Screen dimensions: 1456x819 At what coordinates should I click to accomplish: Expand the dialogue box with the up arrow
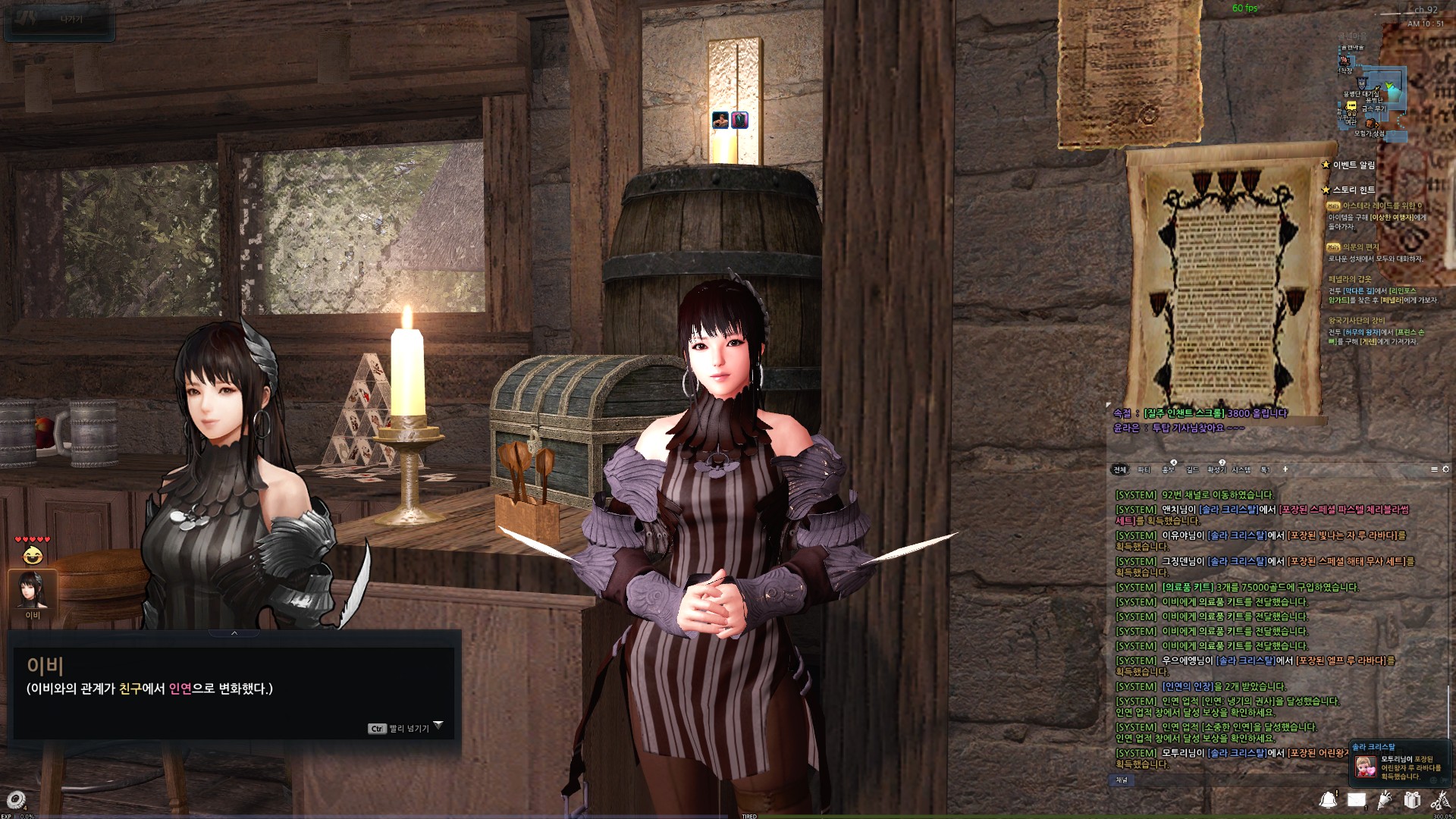click(234, 633)
